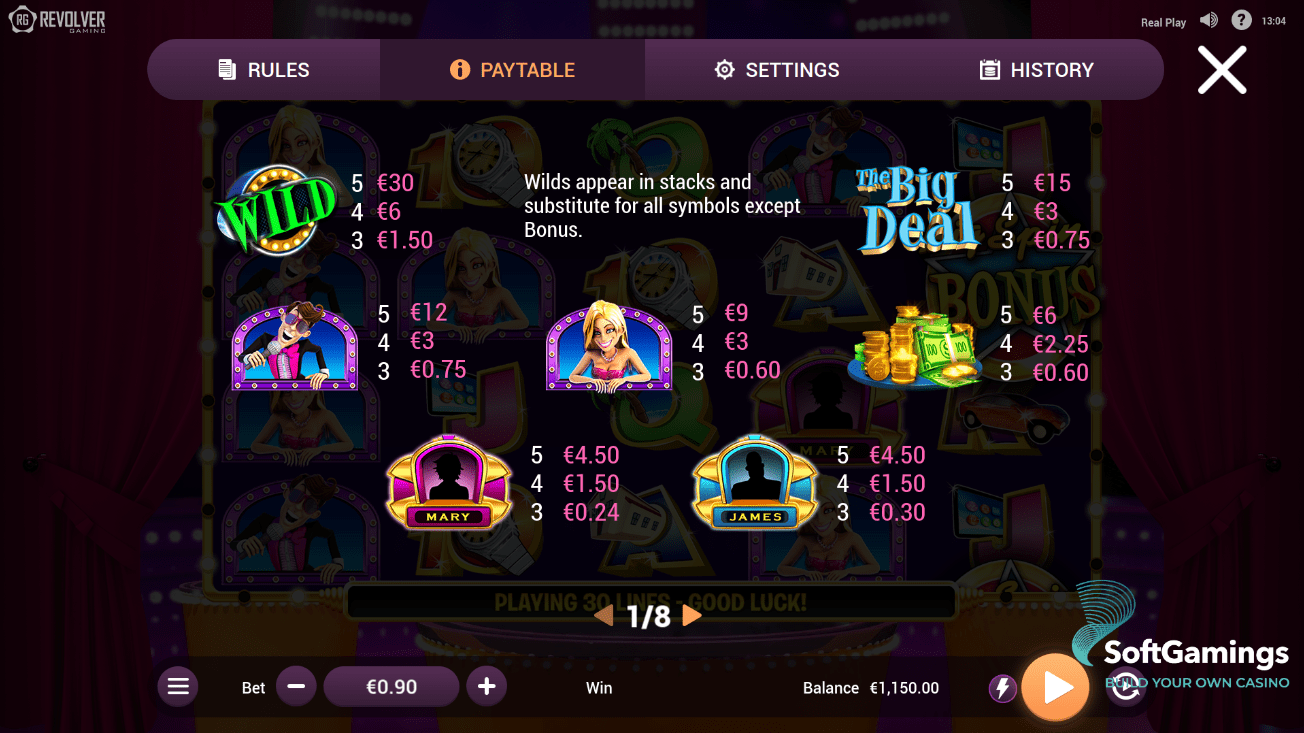Open help using the question mark icon
Image resolution: width=1304 pixels, height=733 pixels.
click(1241, 19)
